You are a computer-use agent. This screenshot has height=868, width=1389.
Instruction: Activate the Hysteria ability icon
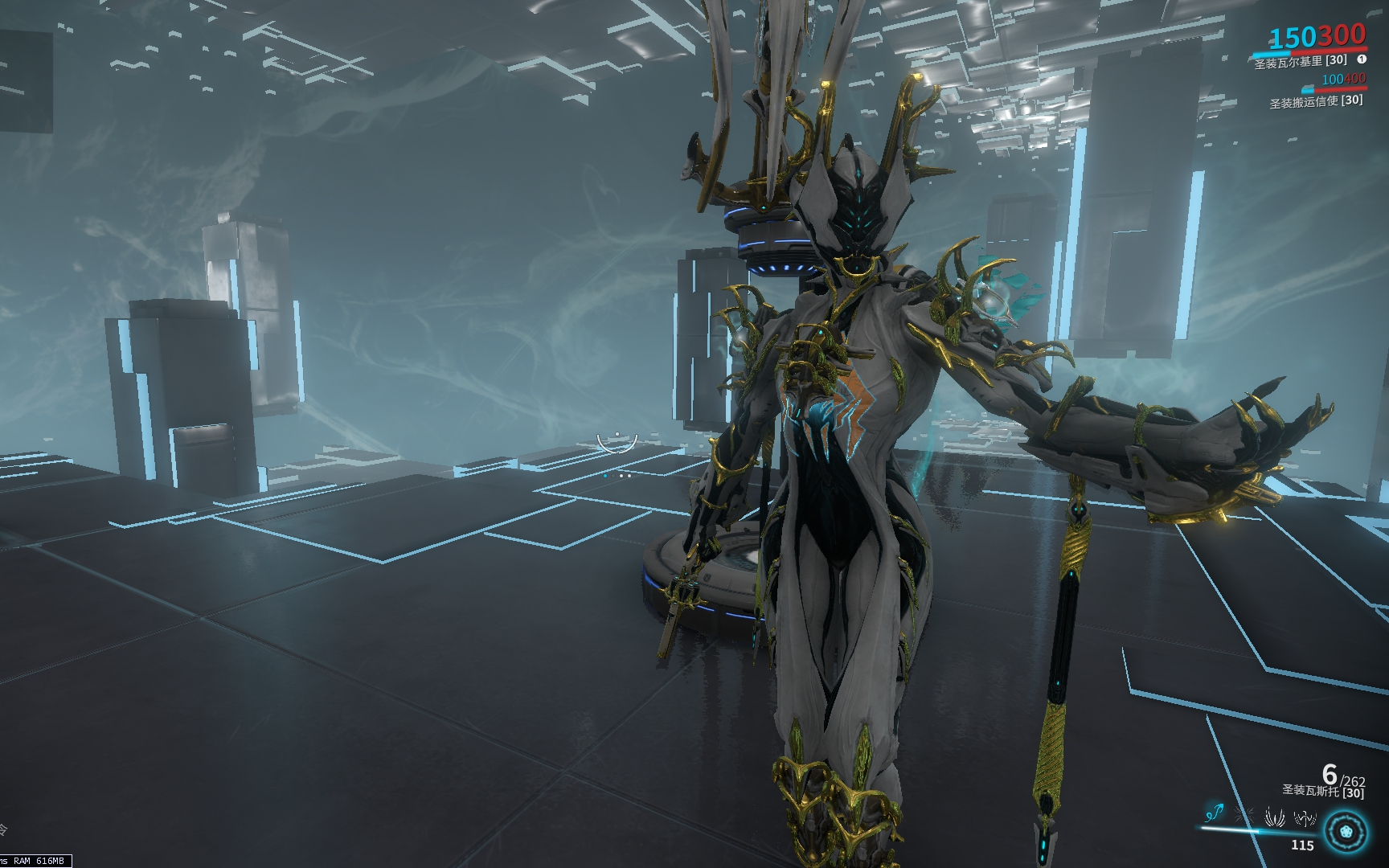pos(1304,818)
